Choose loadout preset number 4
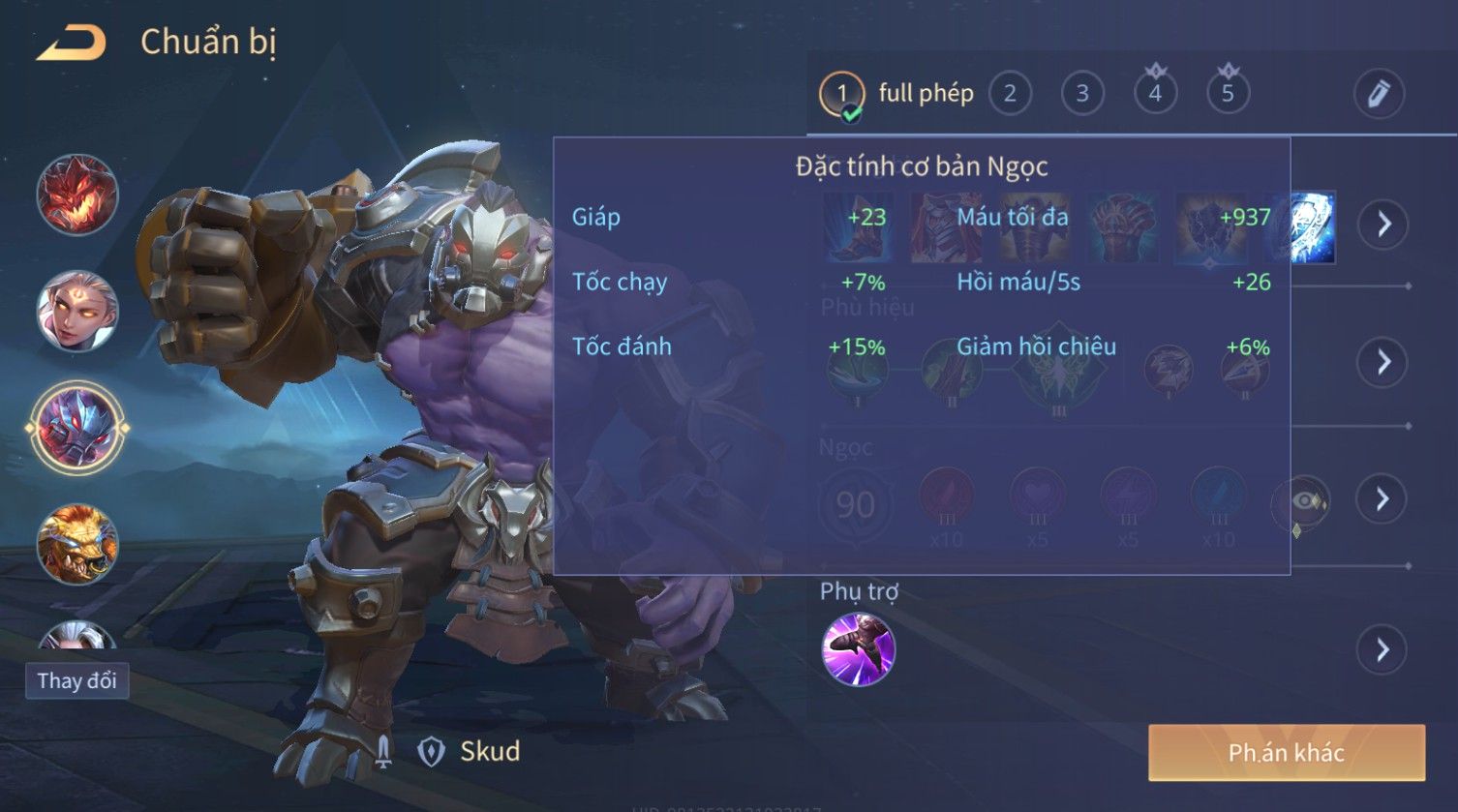1458x812 pixels. [1155, 94]
